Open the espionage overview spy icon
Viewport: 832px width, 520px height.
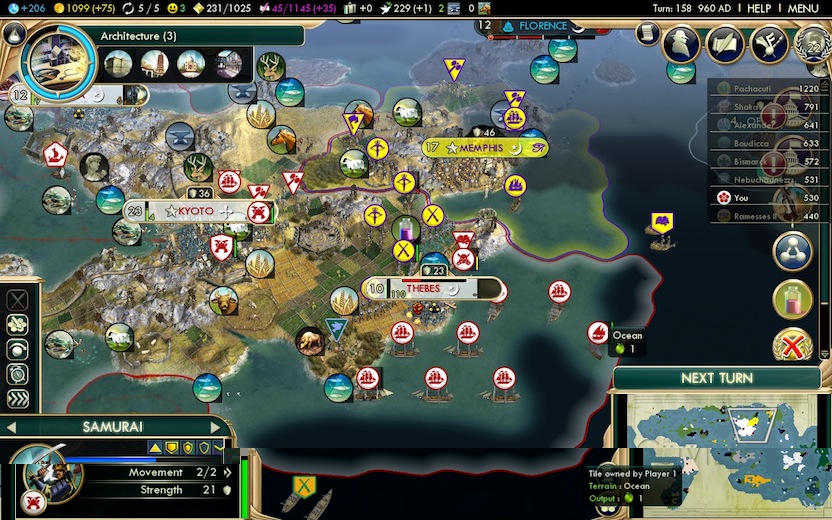(x=683, y=43)
